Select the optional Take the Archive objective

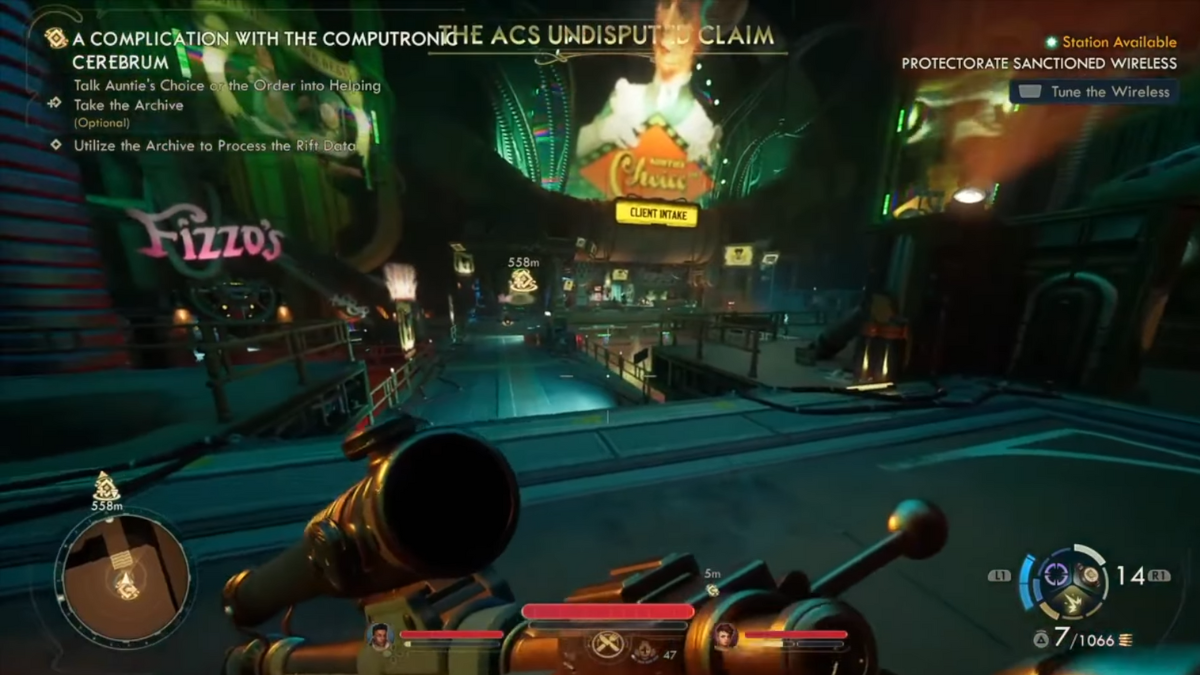coord(128,105)
